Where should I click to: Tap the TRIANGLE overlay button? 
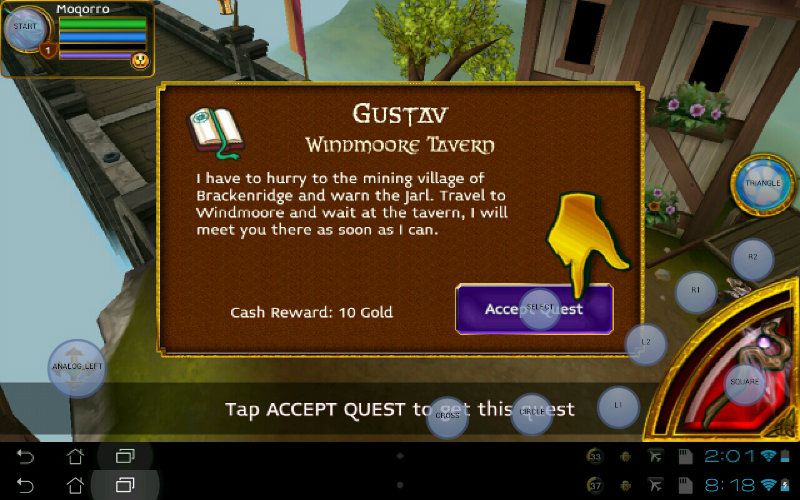(763, 185)
